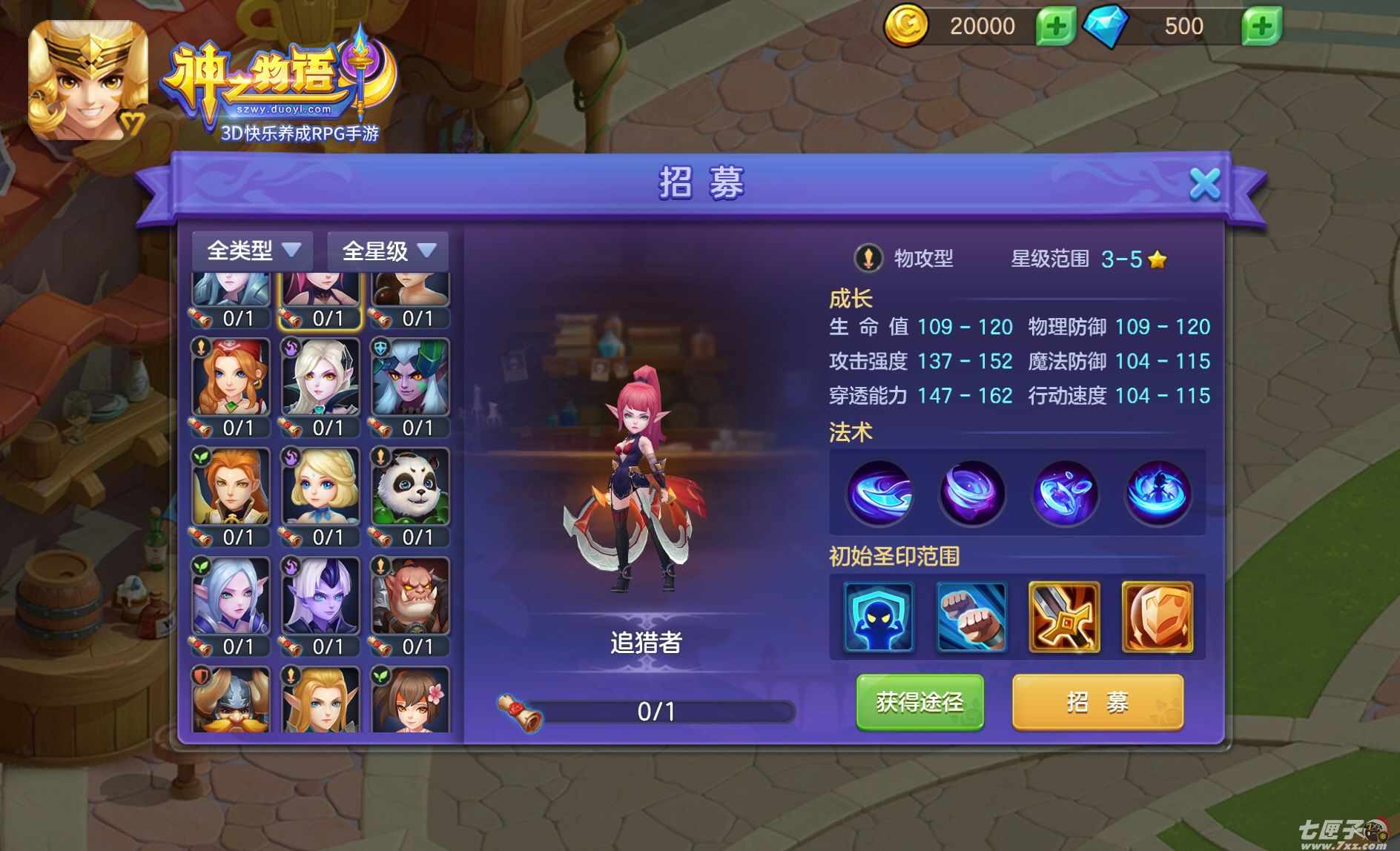Inspect the crossed sword seal icon
Image resolution: width=1400 pixels, height=851 pixels.
point(1064,617)
